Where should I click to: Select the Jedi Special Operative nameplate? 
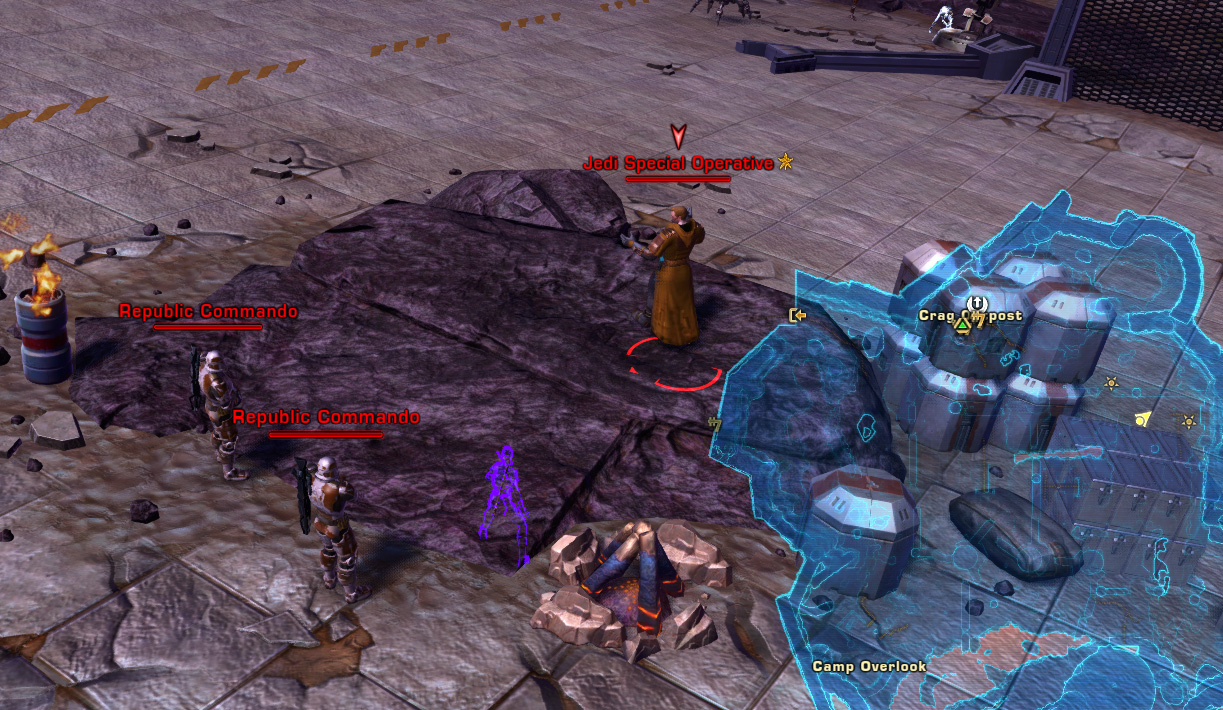[x=678, y=163]
